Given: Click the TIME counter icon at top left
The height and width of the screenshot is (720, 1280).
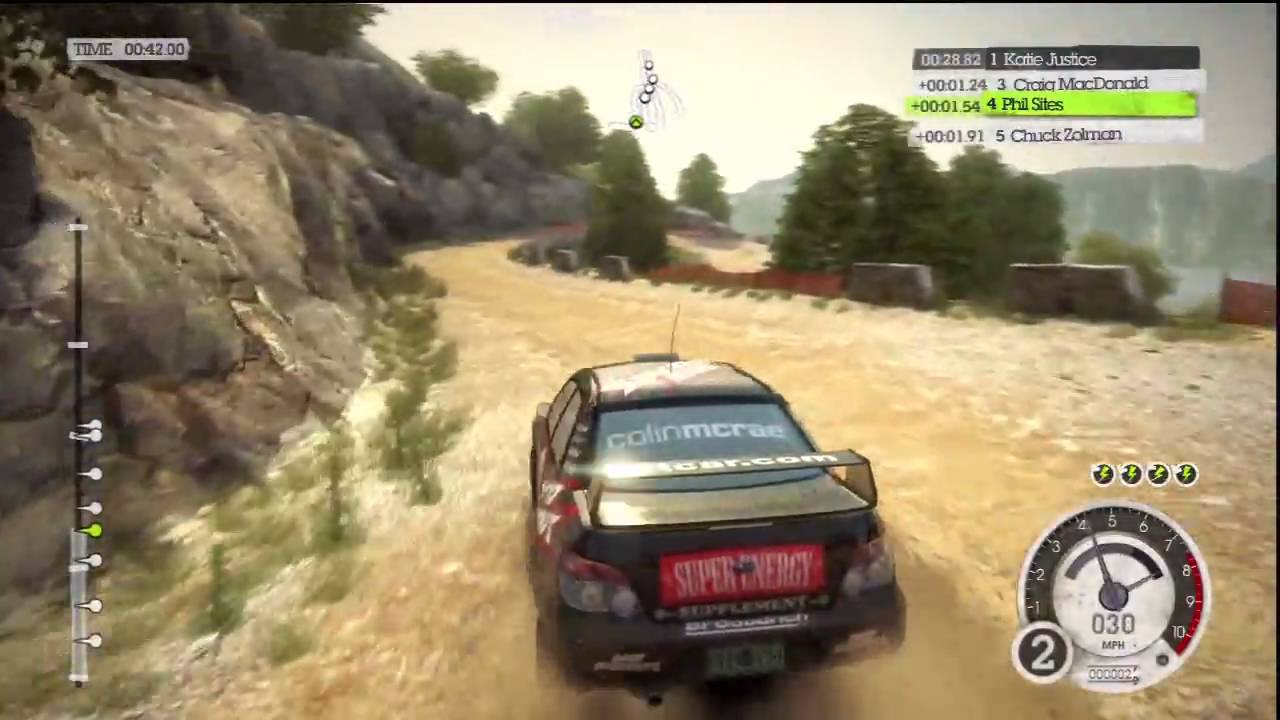Looking at the screenshot, I should coord(128,48).
